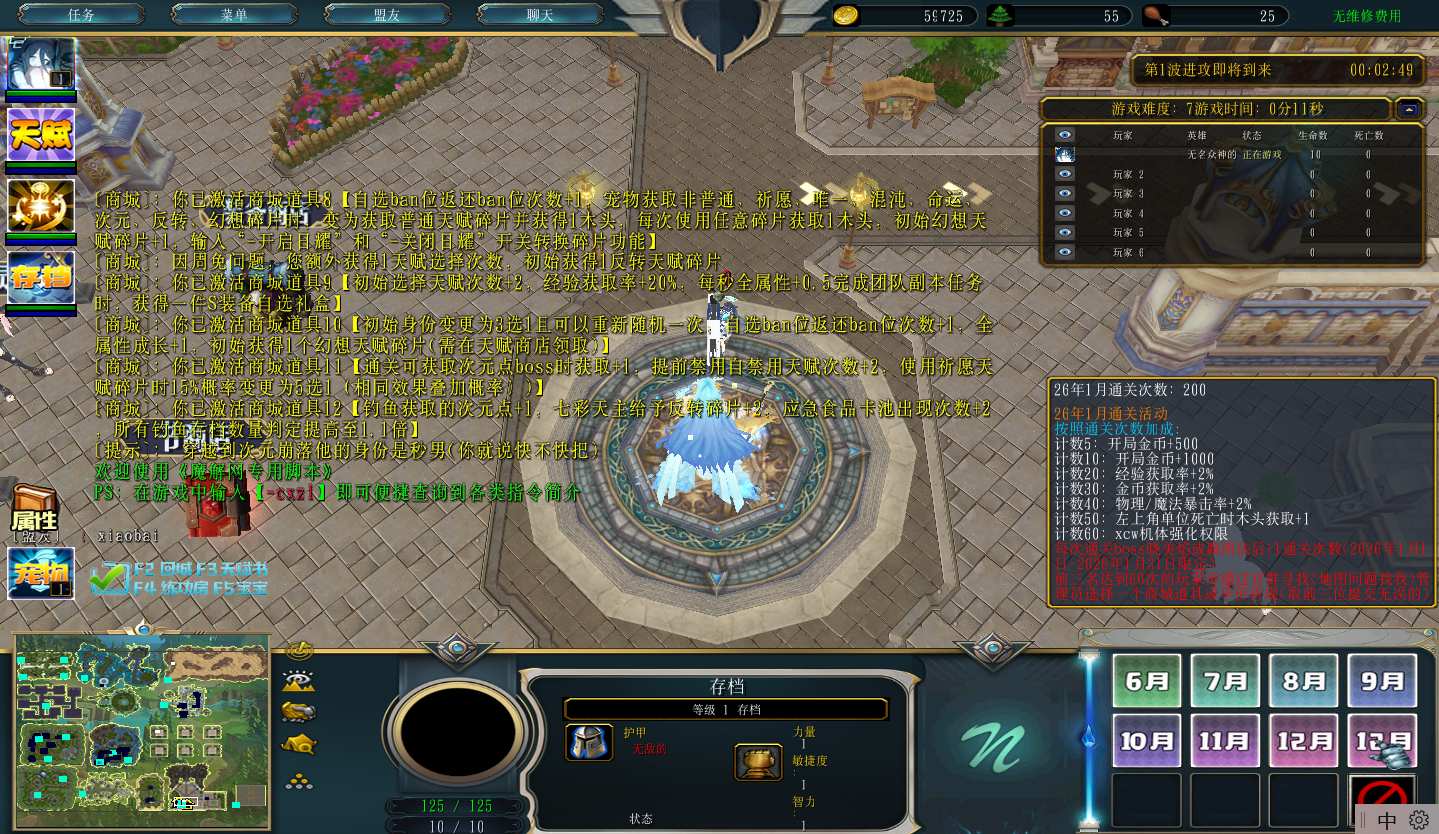Open the 盟友 allies menu

[386, 15]
